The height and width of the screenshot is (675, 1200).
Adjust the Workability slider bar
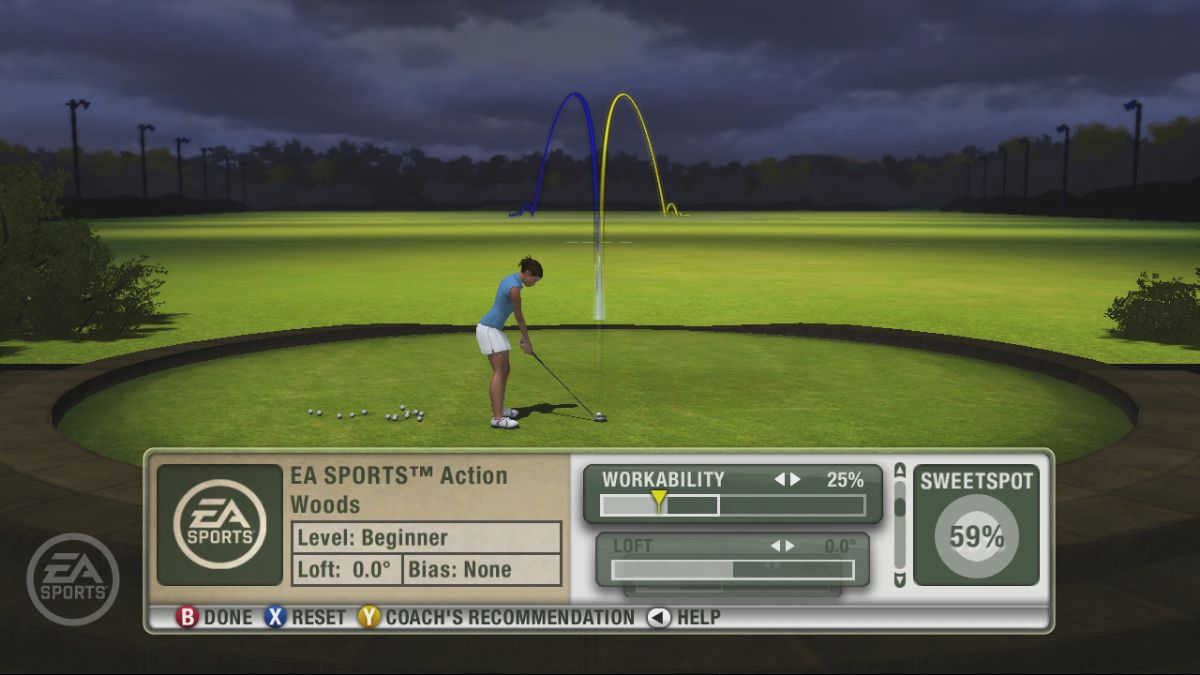[732, 505]
